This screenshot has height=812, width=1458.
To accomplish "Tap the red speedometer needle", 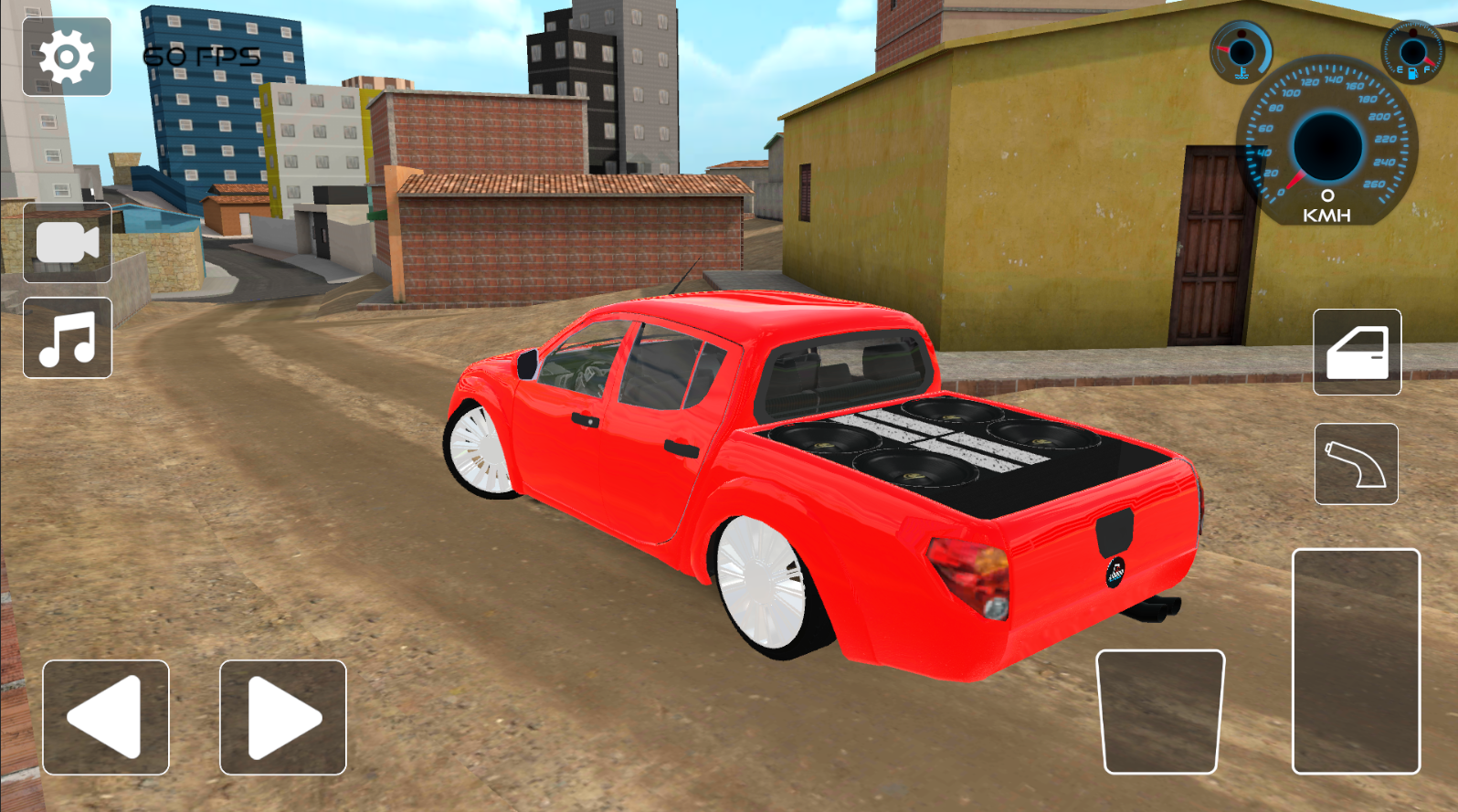I will pos(1297,178).
